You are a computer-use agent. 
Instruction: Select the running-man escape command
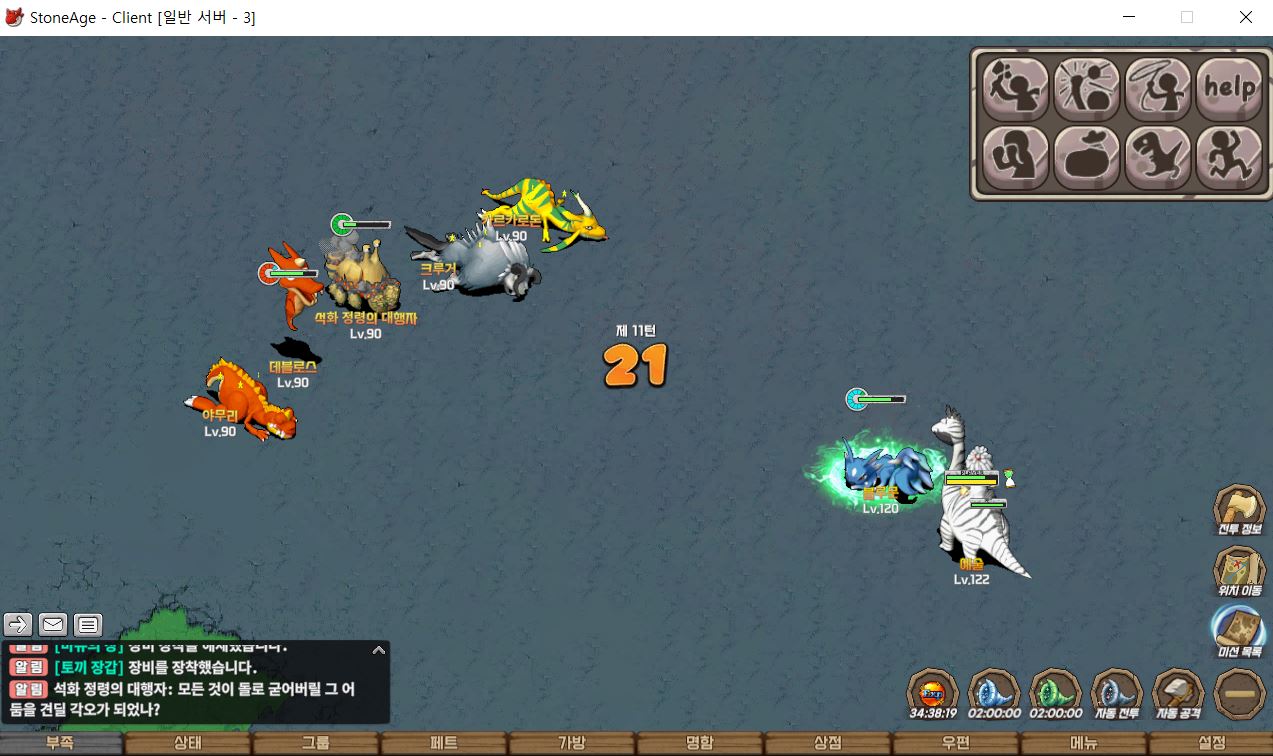click(1229, 158)
